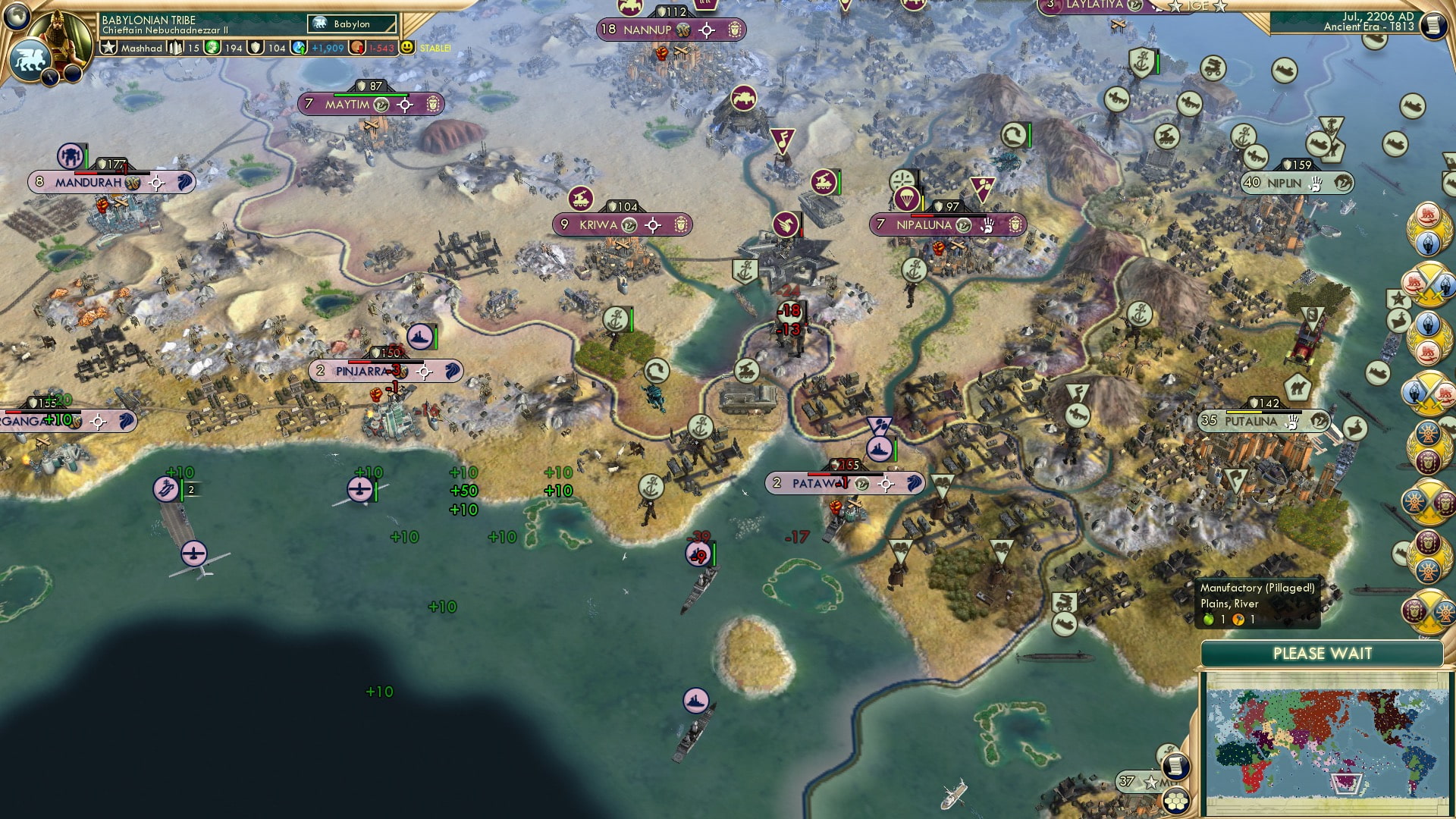This screenshot has height=819, width=1456.
Task: Toggle strategic view with the hex grid icon
Action: click(1176, 802)
